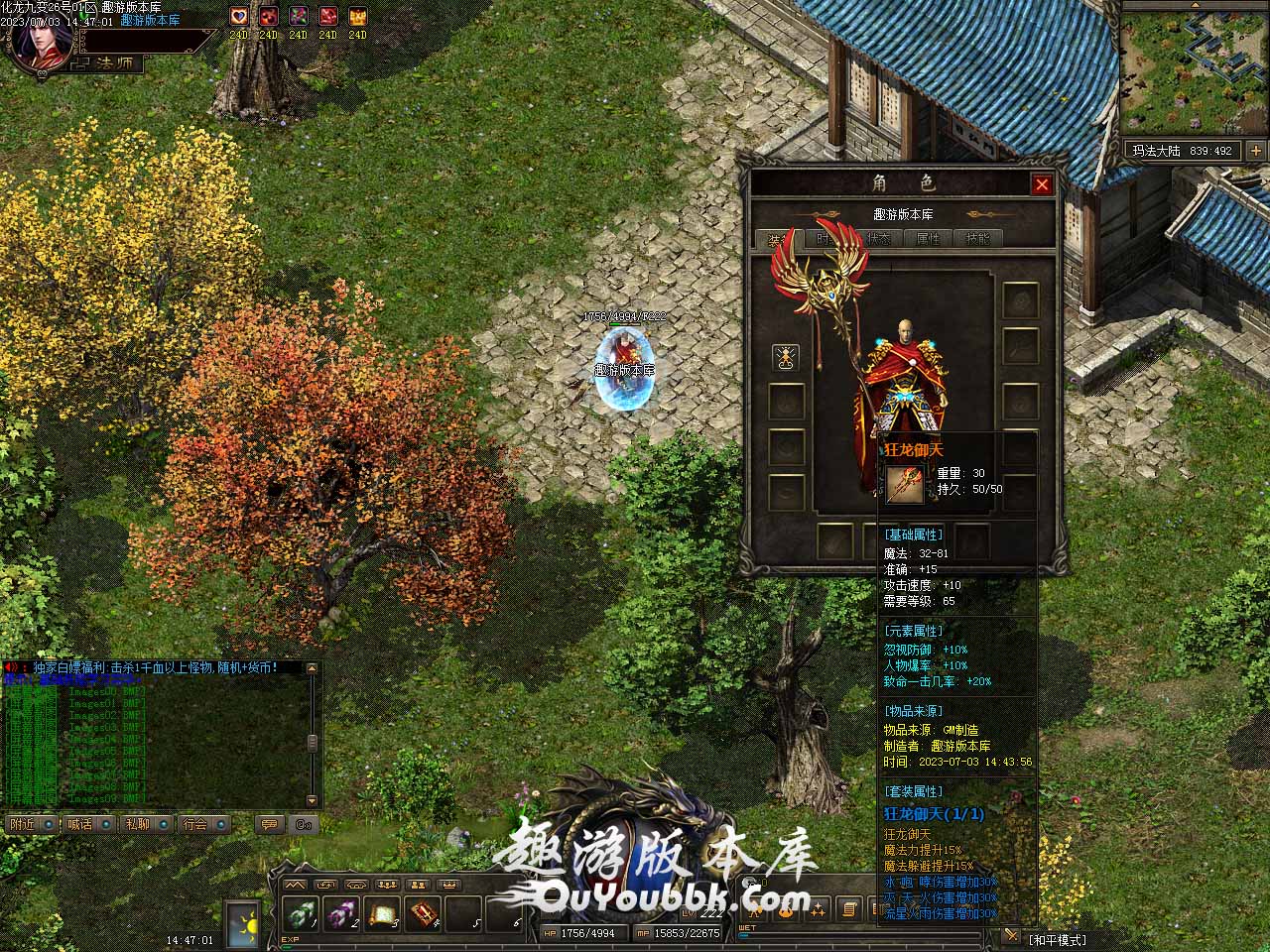Click the golden EXP buff icon
The width and height of the screenshot is (1270, 952).
pos(357,17)
